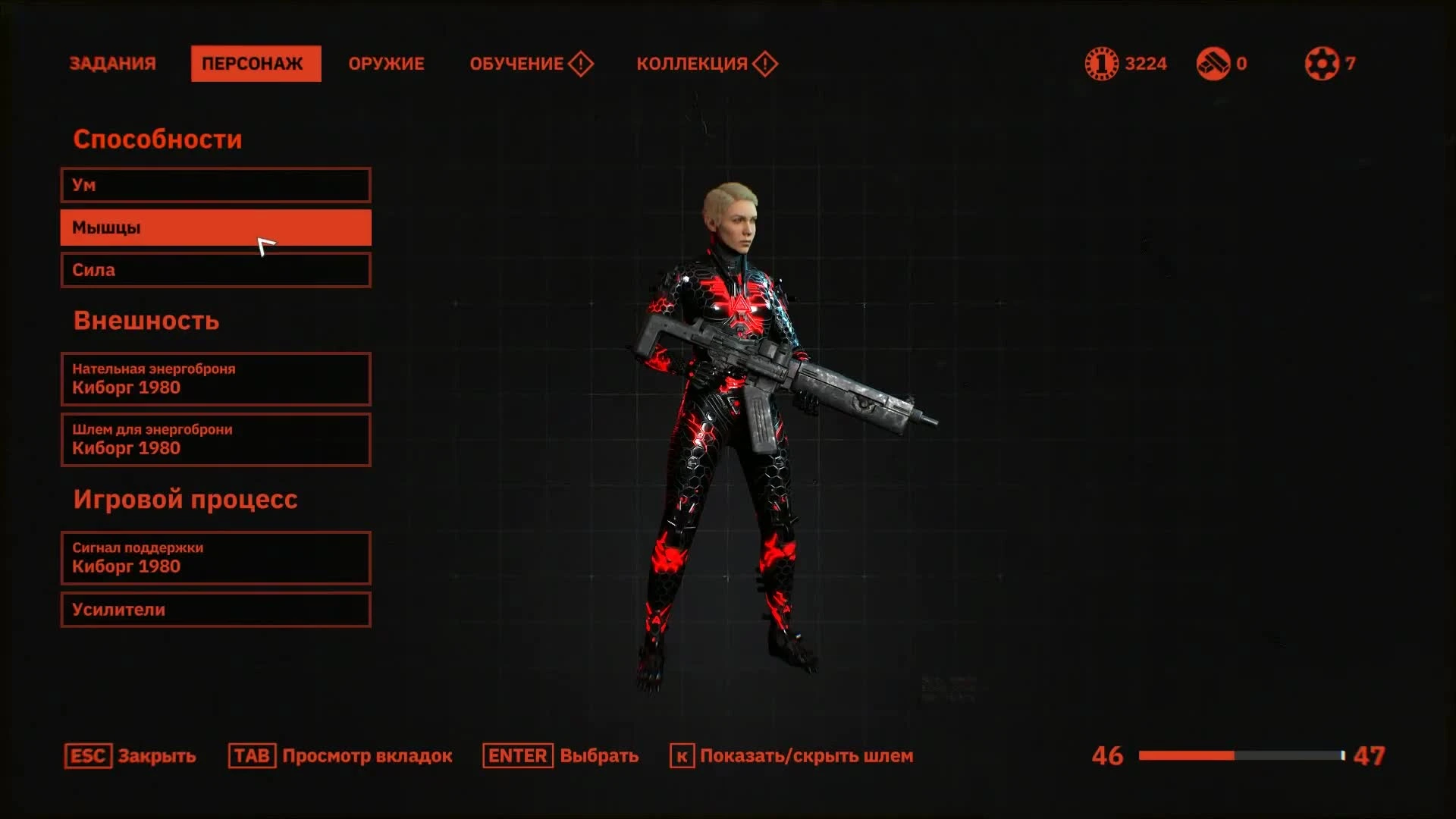Open the Сигнал поддержки selector

point(215,558)
